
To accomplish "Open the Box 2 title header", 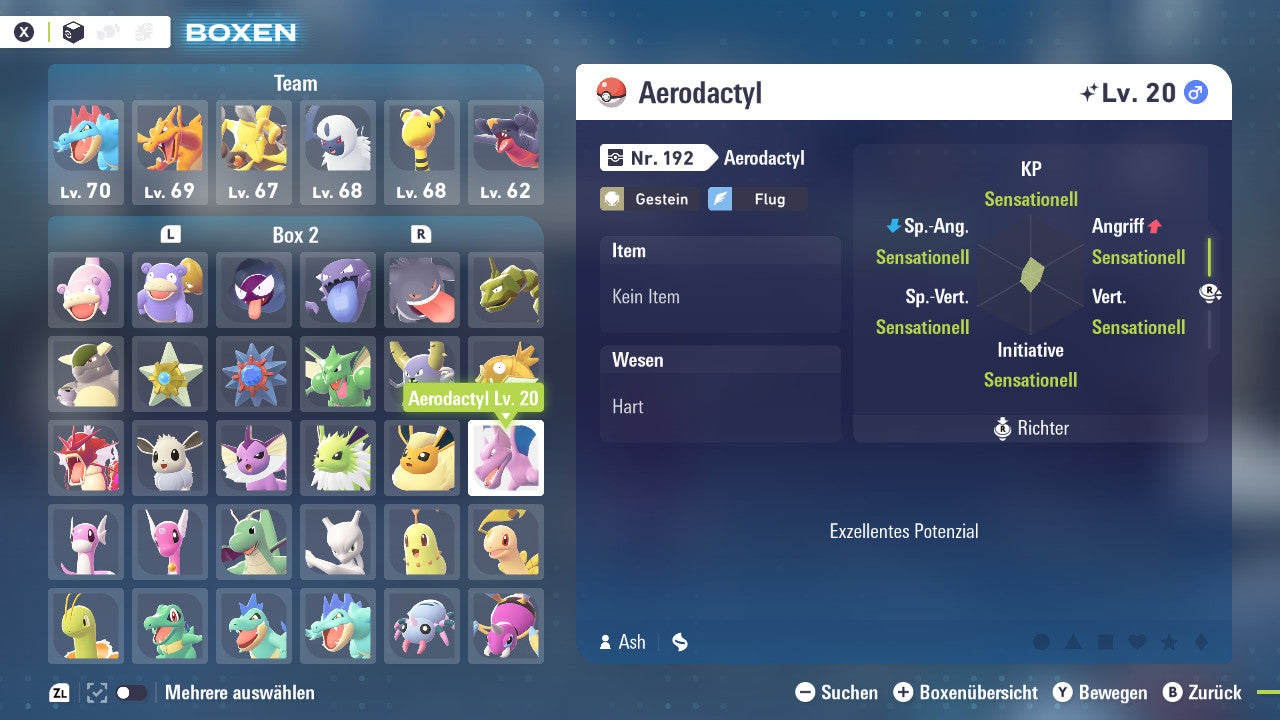I will tap(296, 235).
